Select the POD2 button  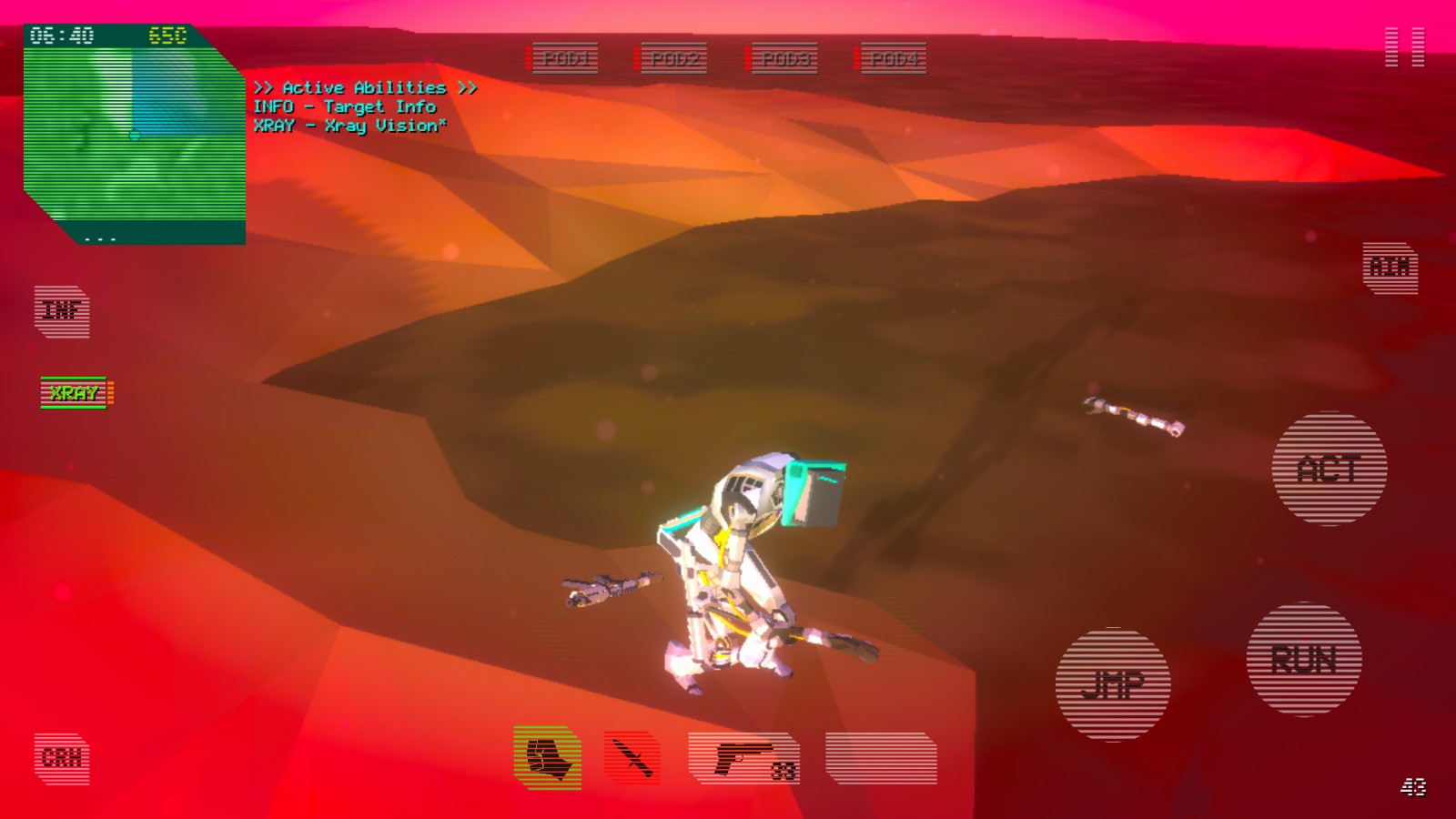(x=674, y=59)
